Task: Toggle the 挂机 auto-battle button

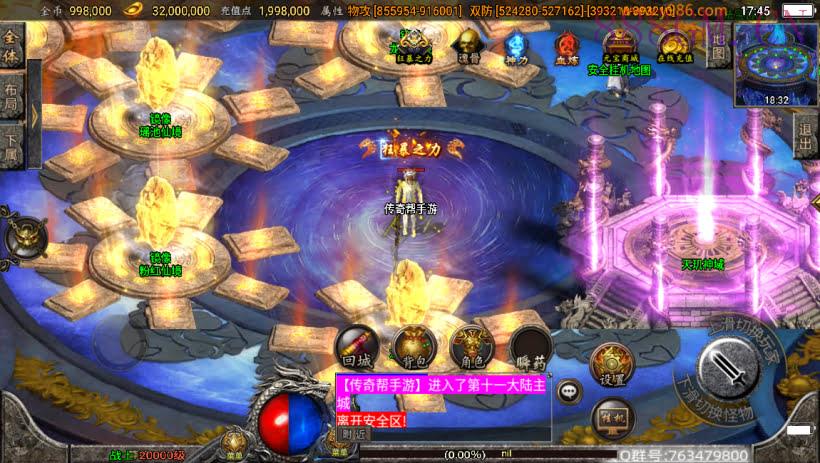Action: tap(612, 417)
